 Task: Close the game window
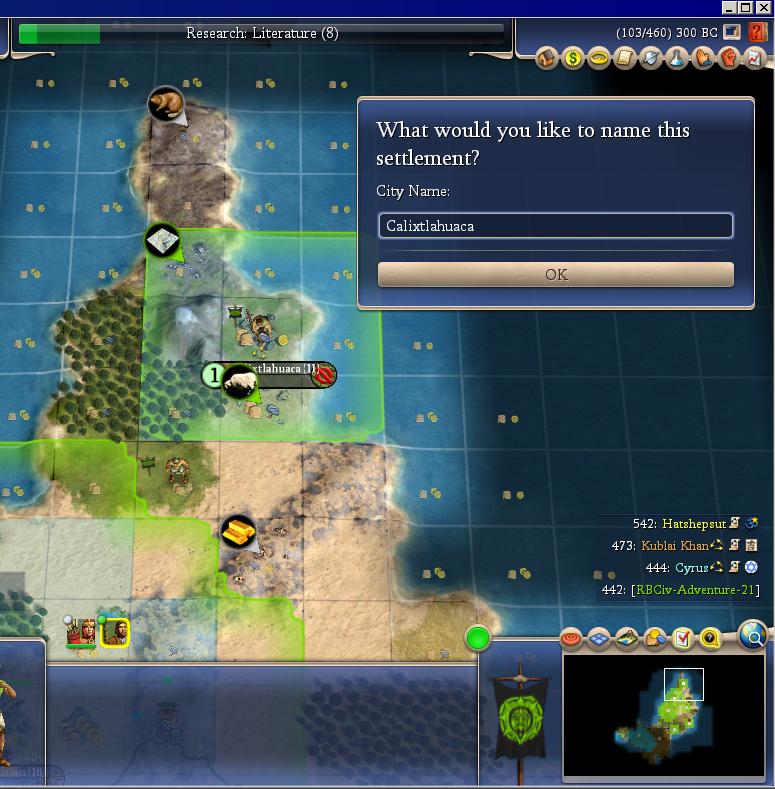pos(764,7)
